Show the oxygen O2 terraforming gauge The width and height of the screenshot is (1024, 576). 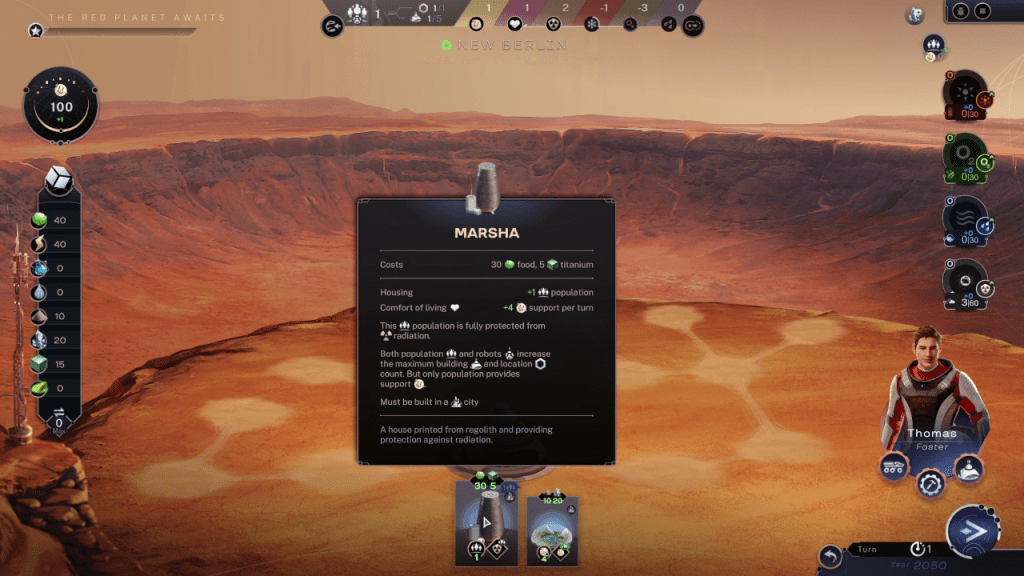[x=965, y=158]
